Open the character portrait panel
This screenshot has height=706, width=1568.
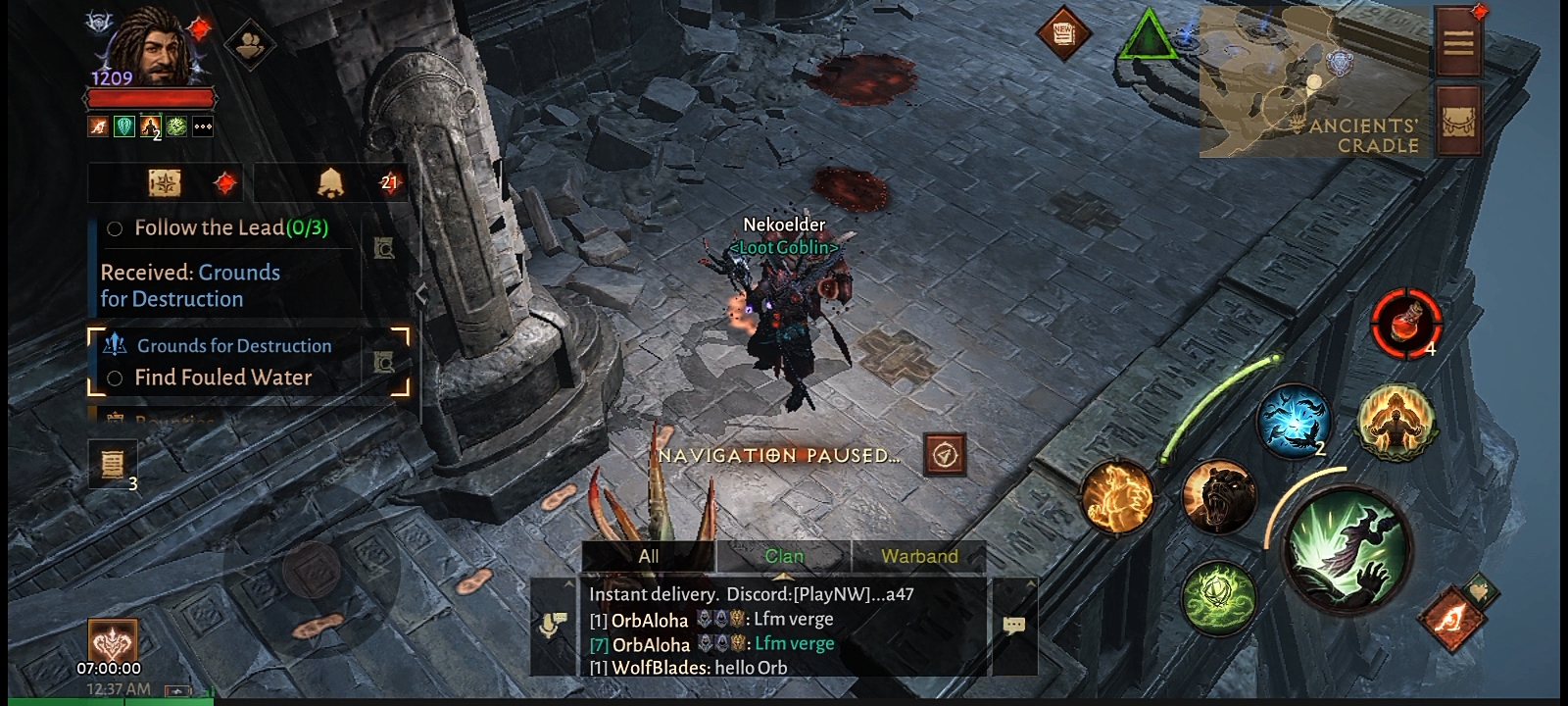point(149,49)
